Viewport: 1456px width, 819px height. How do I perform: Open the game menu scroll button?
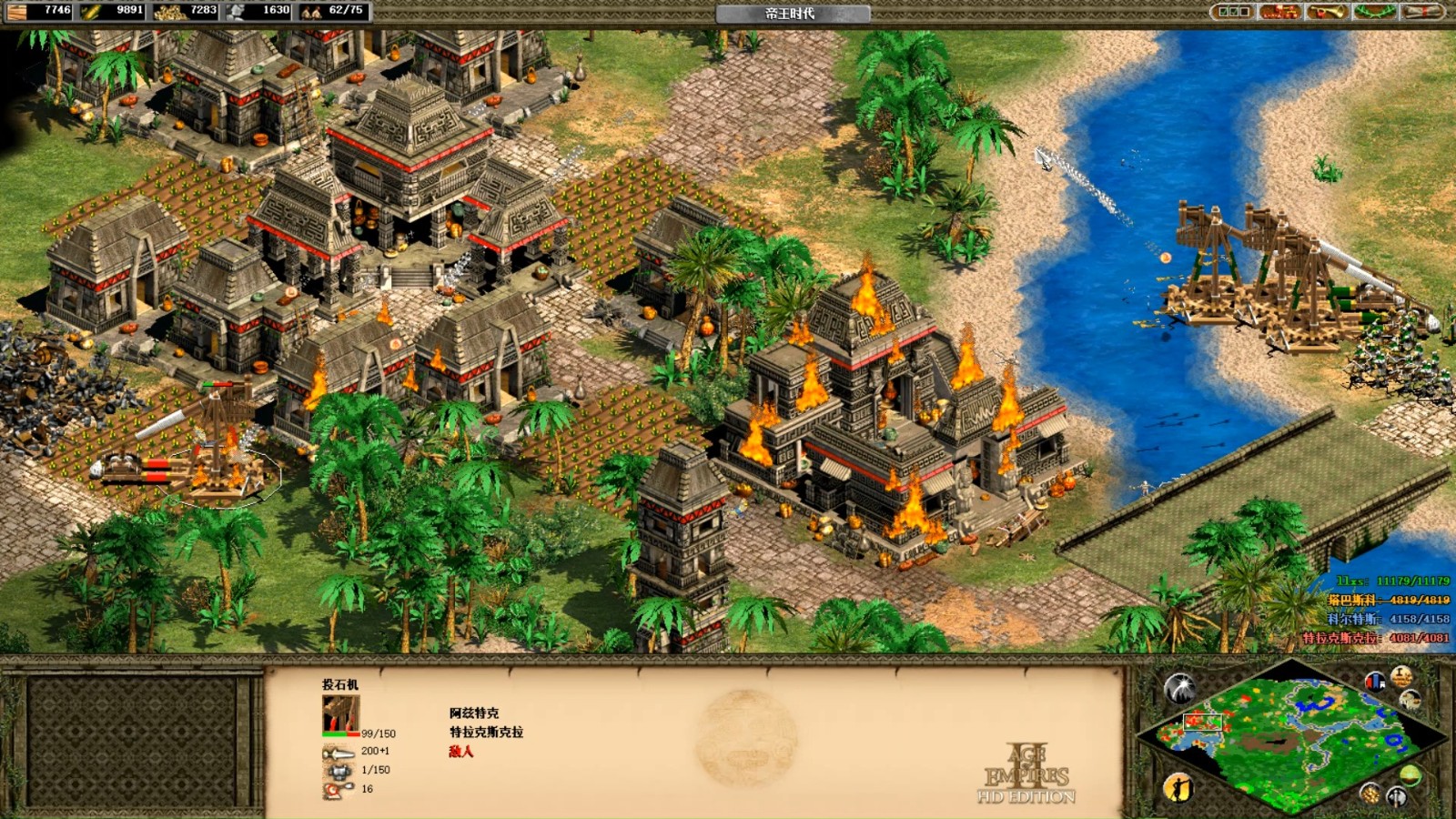pos(1421,12)
